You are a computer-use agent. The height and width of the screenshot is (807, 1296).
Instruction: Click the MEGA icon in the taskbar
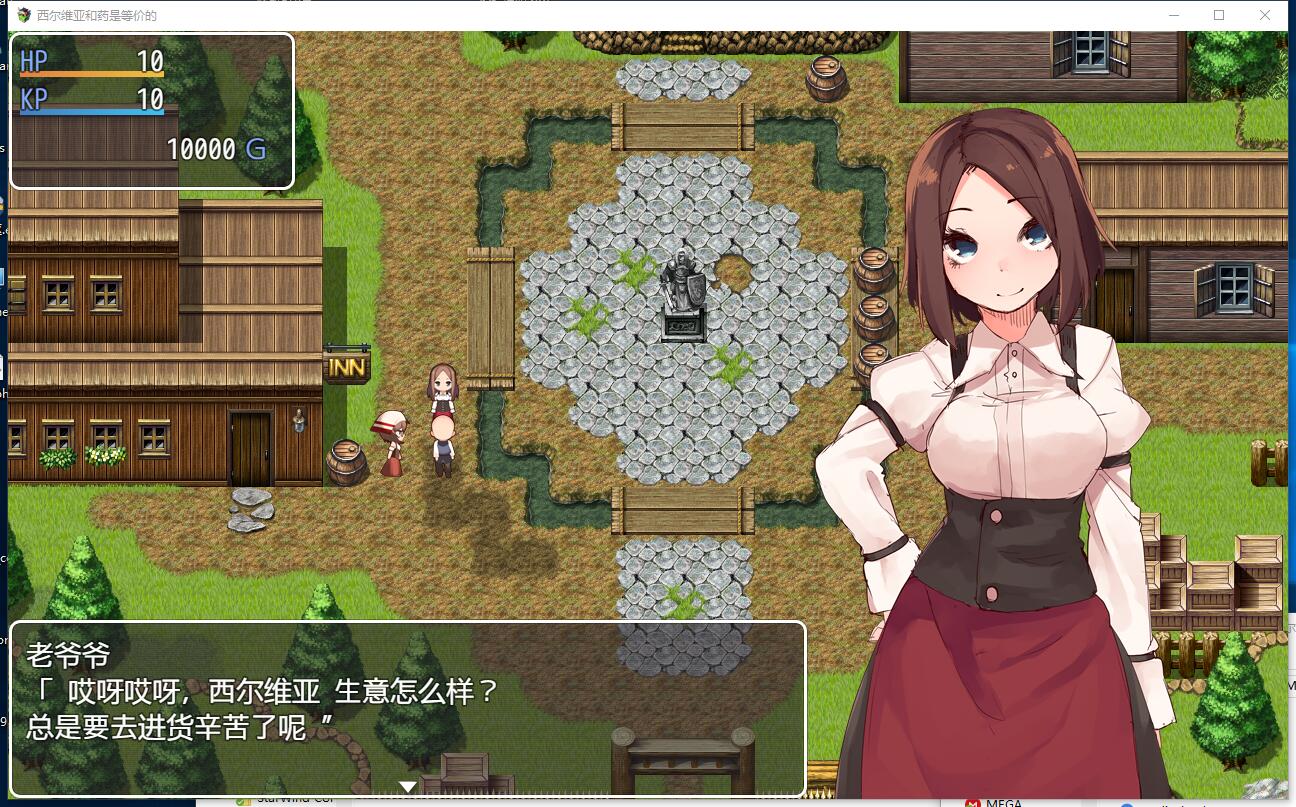pos(973,801)
